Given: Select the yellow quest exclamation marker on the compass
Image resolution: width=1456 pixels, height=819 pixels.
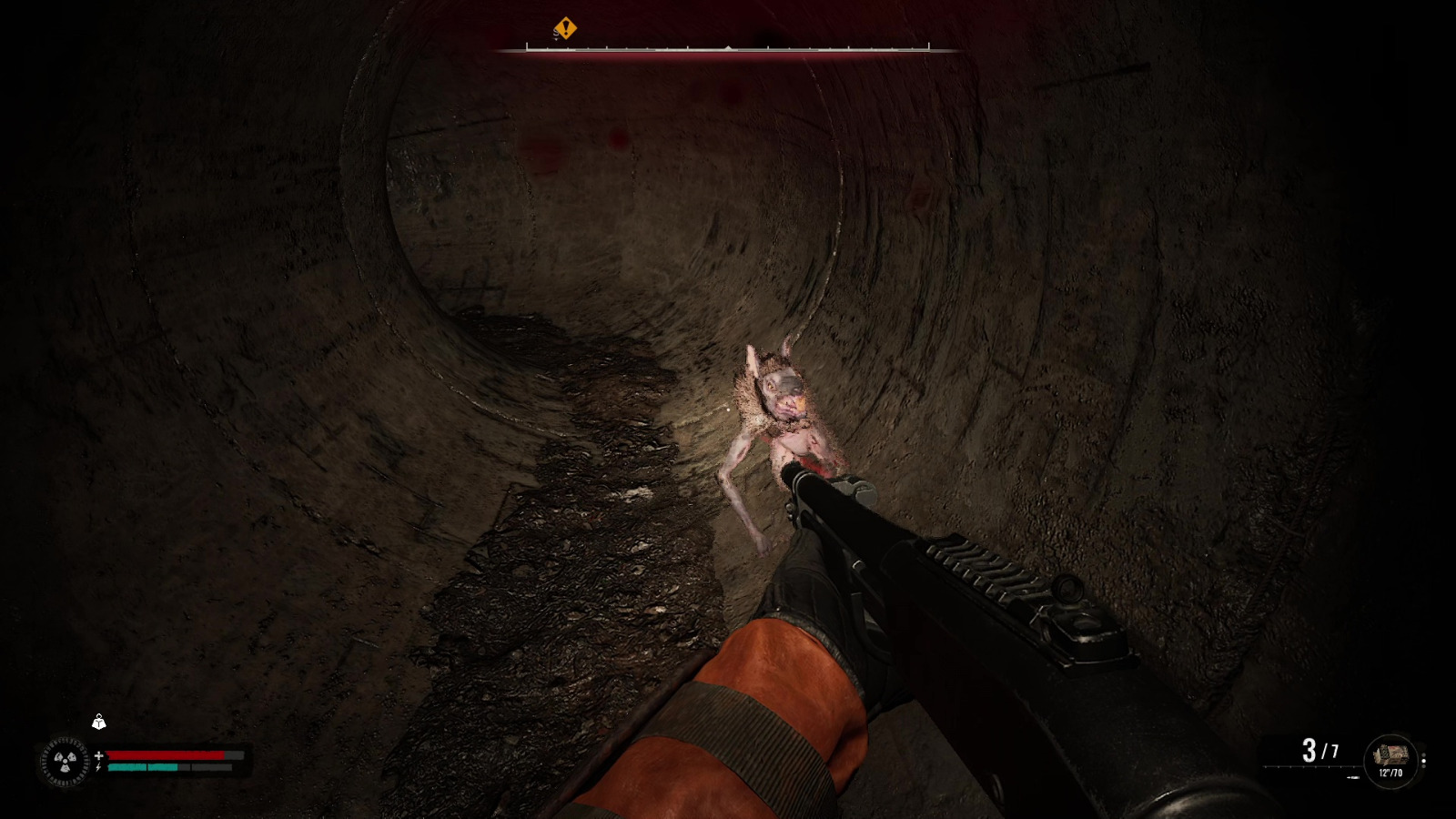Looking at the screenshot, I should [565, 27].
